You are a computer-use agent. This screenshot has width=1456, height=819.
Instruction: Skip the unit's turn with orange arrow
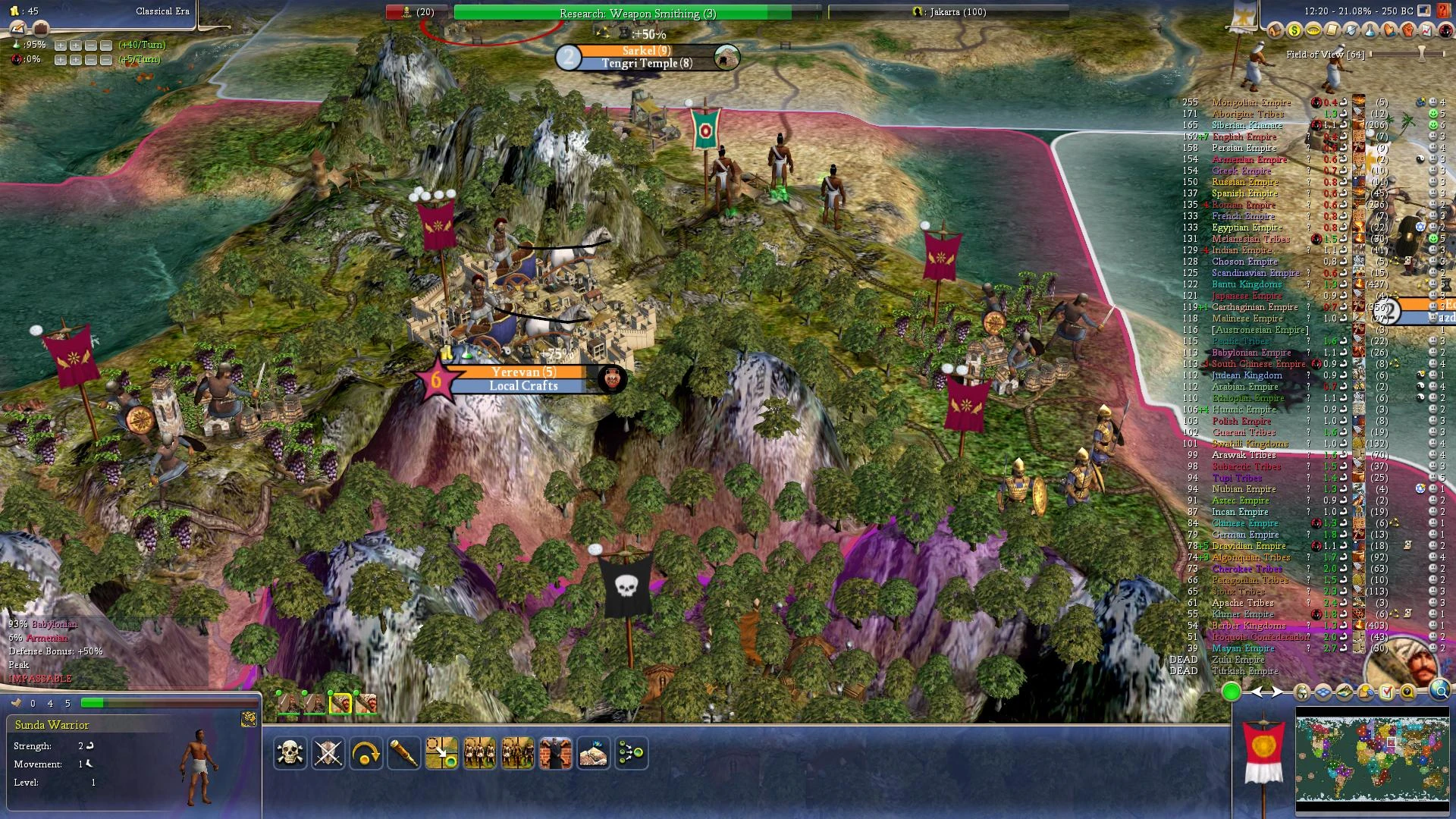pyautogui.click(x=366, y=753)
